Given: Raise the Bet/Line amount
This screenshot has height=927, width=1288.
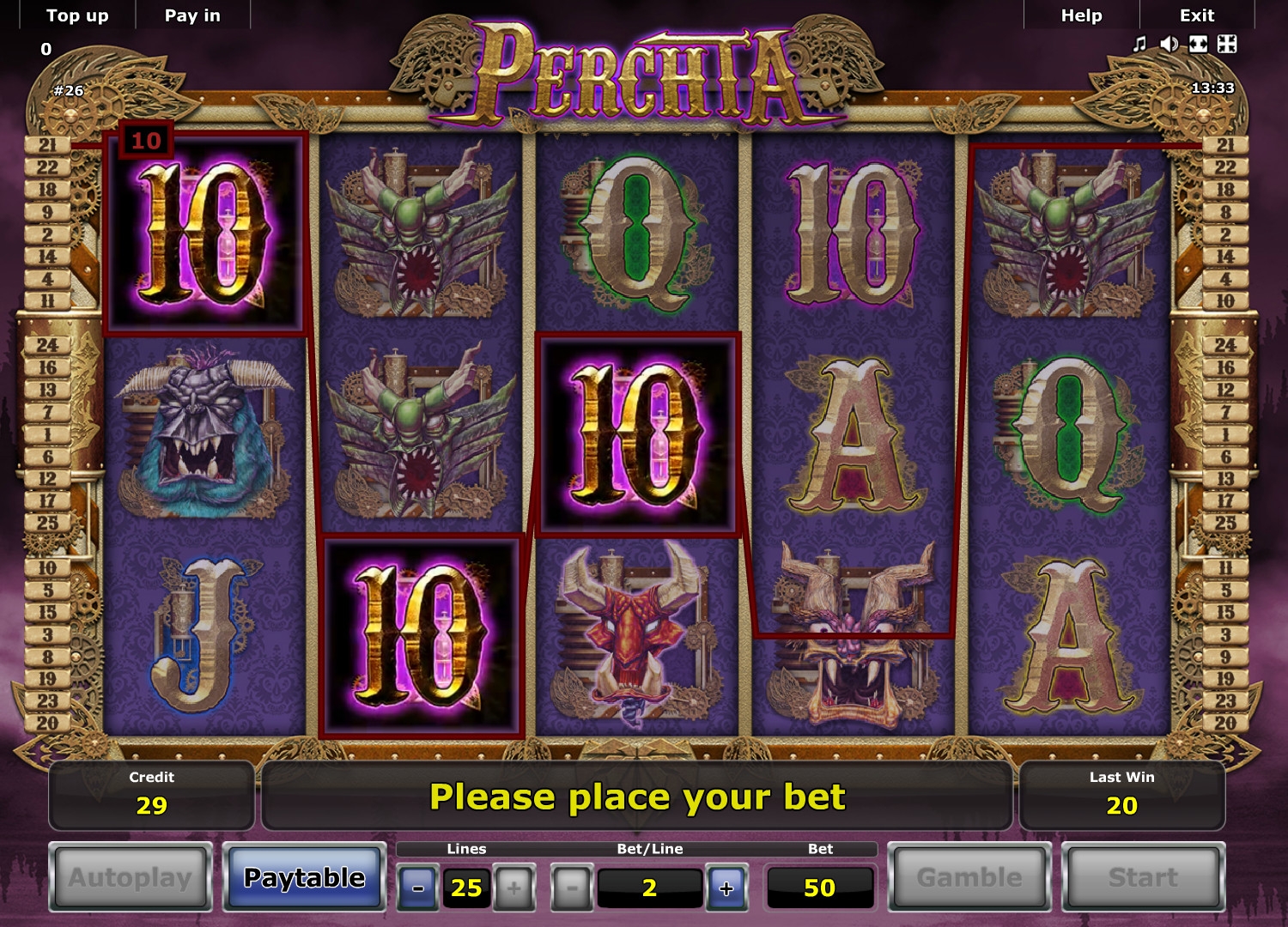Looking at the screenshot, I should 726,888.
